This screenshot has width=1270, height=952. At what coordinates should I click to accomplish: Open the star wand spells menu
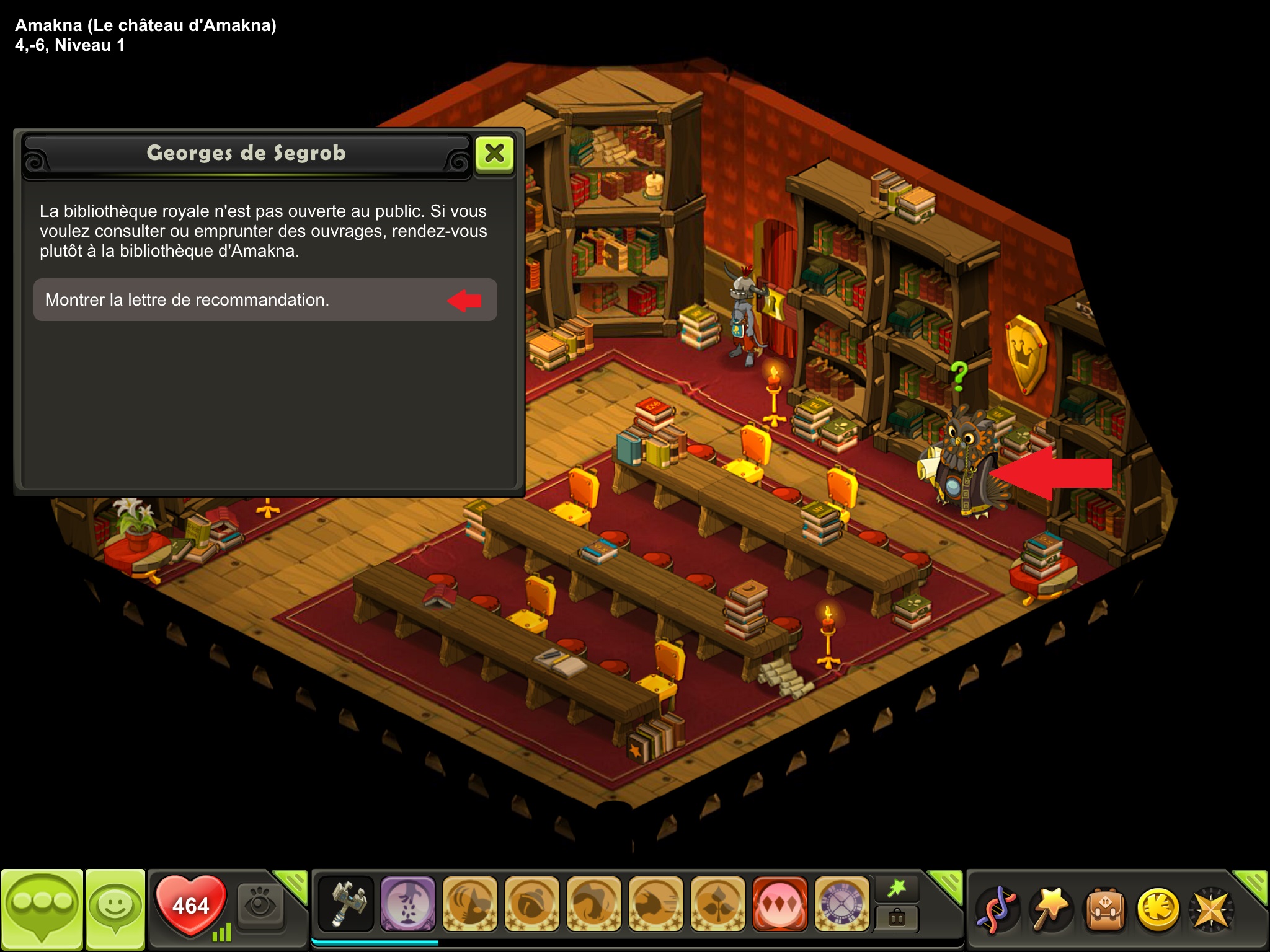click(1050, 910)
